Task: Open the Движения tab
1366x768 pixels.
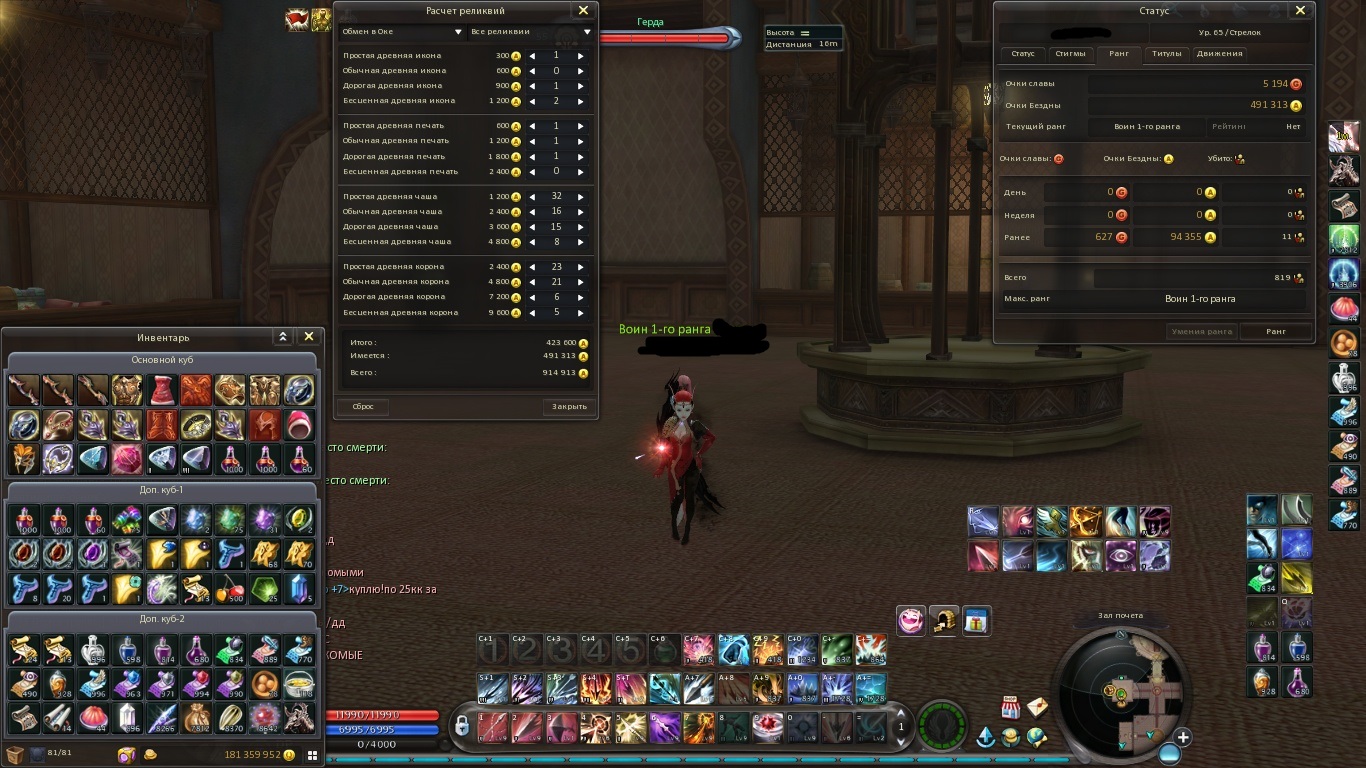Action: tap(1219, 54)
